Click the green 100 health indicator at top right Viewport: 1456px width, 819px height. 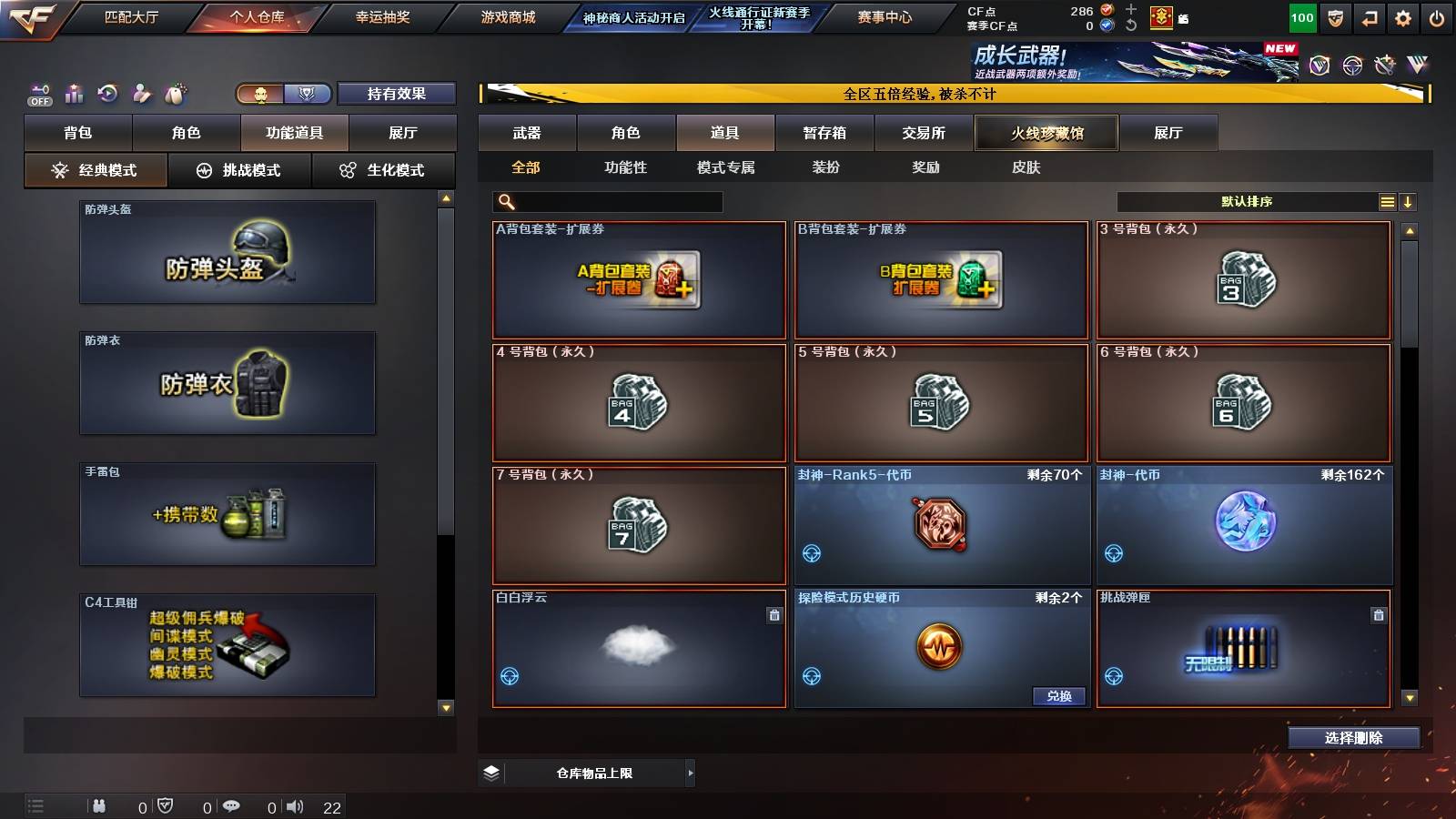[x=1301, y=16]
